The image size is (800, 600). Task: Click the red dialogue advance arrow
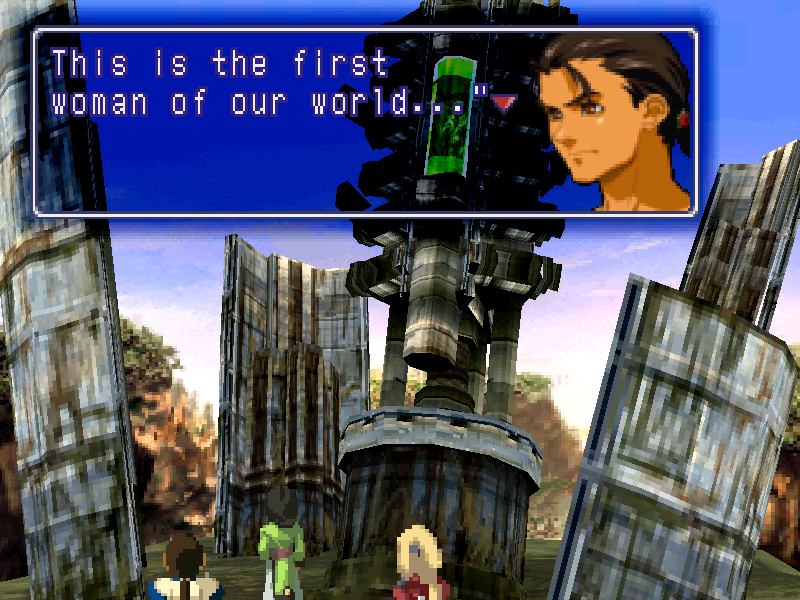point(503,100)
